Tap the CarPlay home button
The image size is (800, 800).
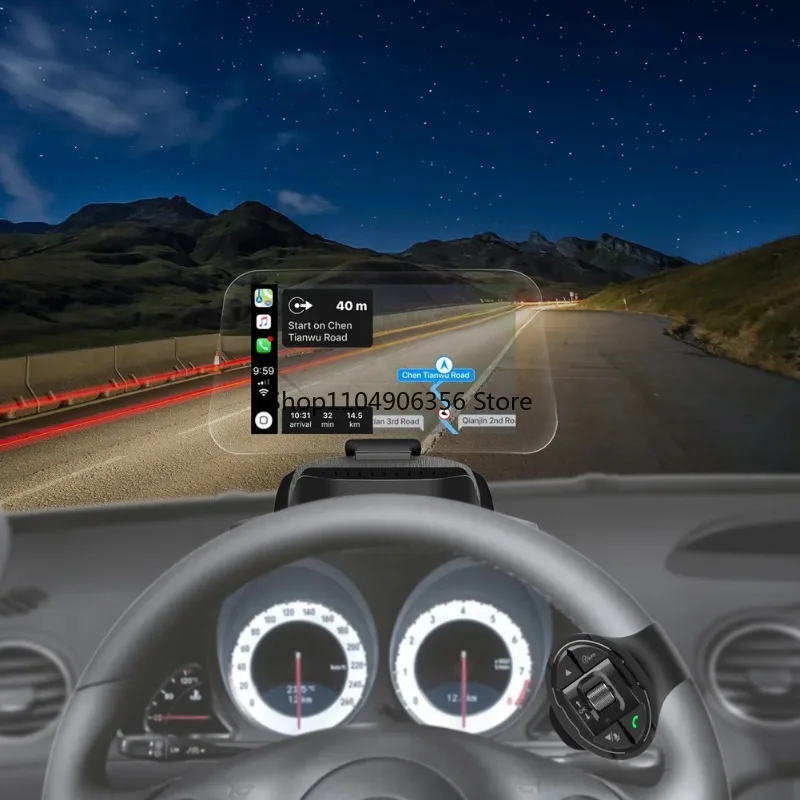click(x=263, y=420)
